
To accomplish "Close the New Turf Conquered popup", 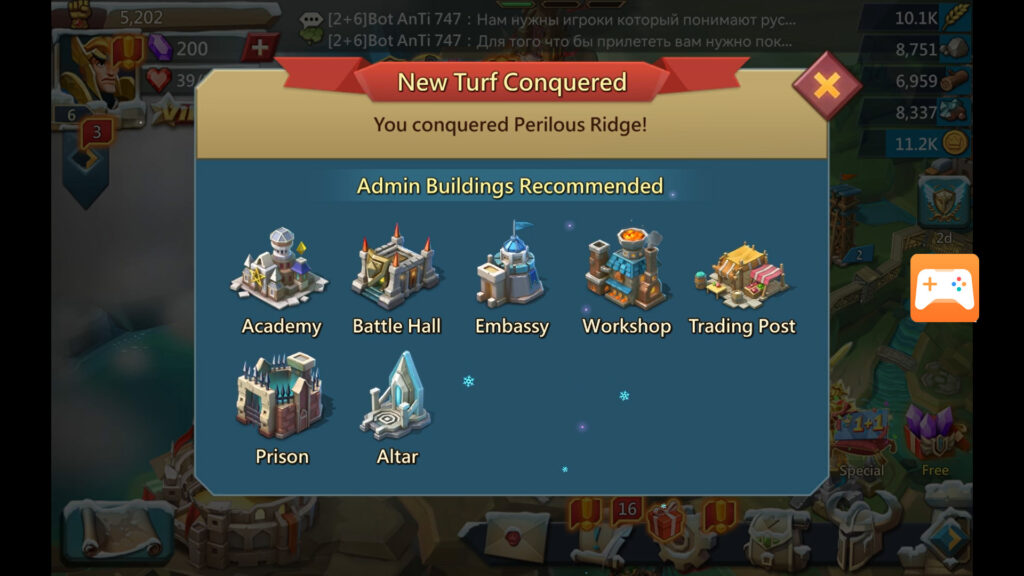I will click(x=827, y=86).
